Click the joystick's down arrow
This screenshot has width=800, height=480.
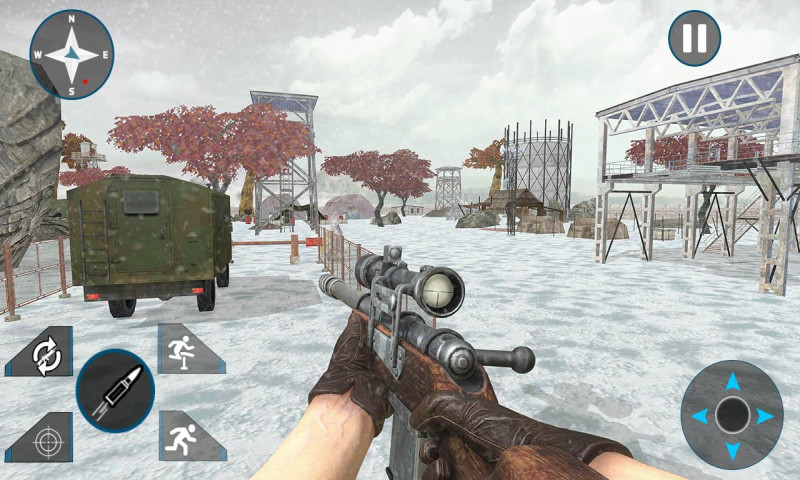tap(733, 451)
